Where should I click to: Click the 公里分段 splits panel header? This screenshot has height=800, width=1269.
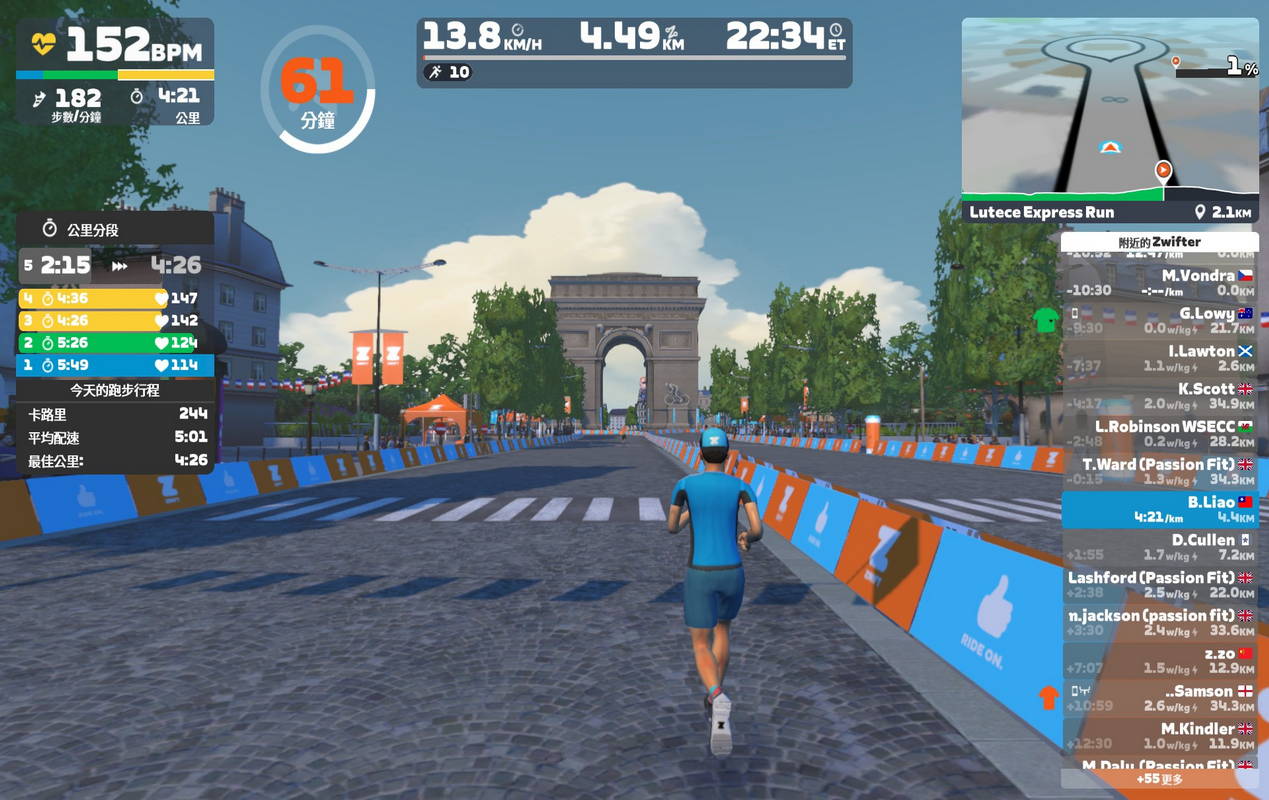coord(115,230)
